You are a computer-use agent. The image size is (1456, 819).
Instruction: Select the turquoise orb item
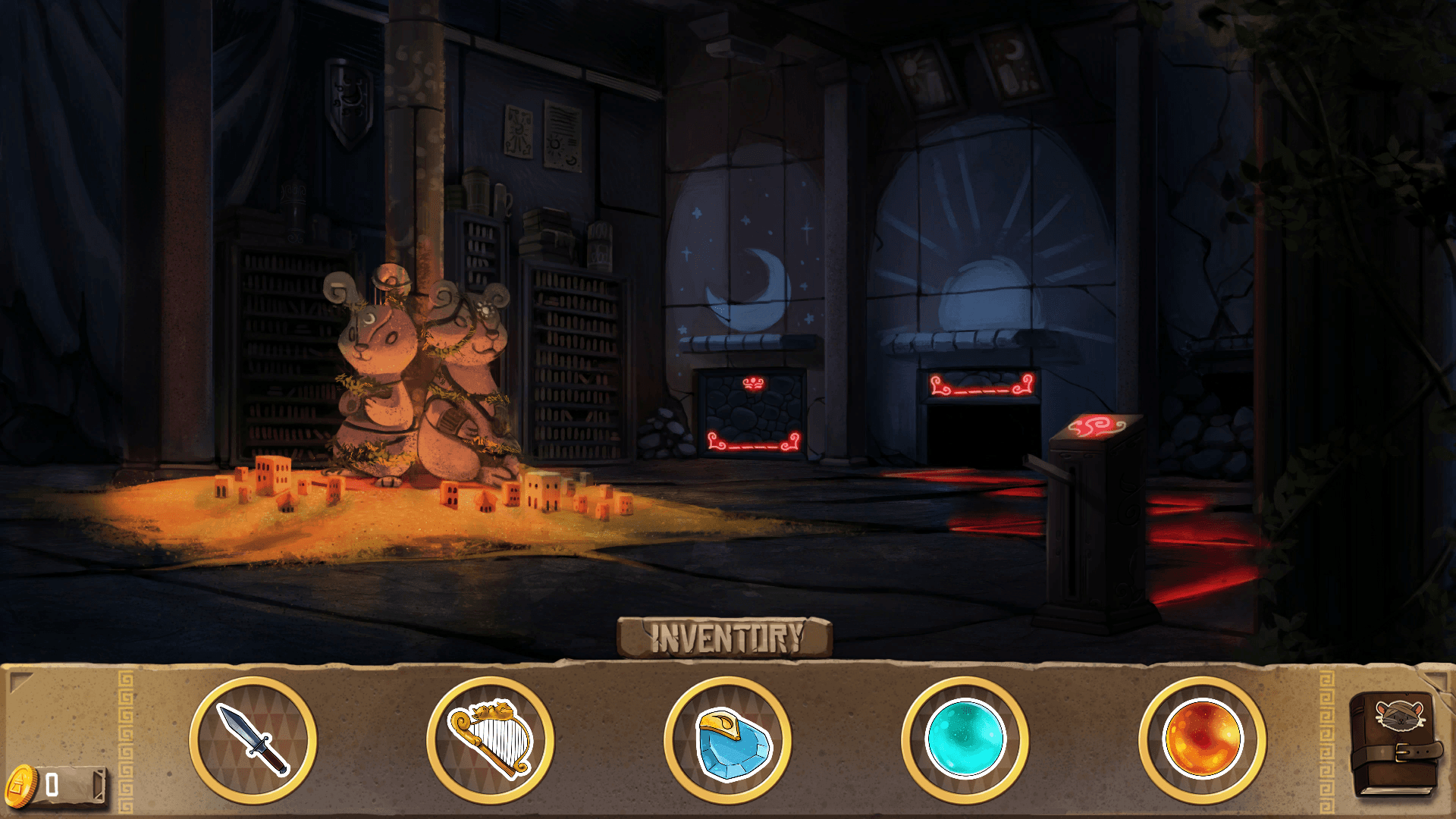965,739
